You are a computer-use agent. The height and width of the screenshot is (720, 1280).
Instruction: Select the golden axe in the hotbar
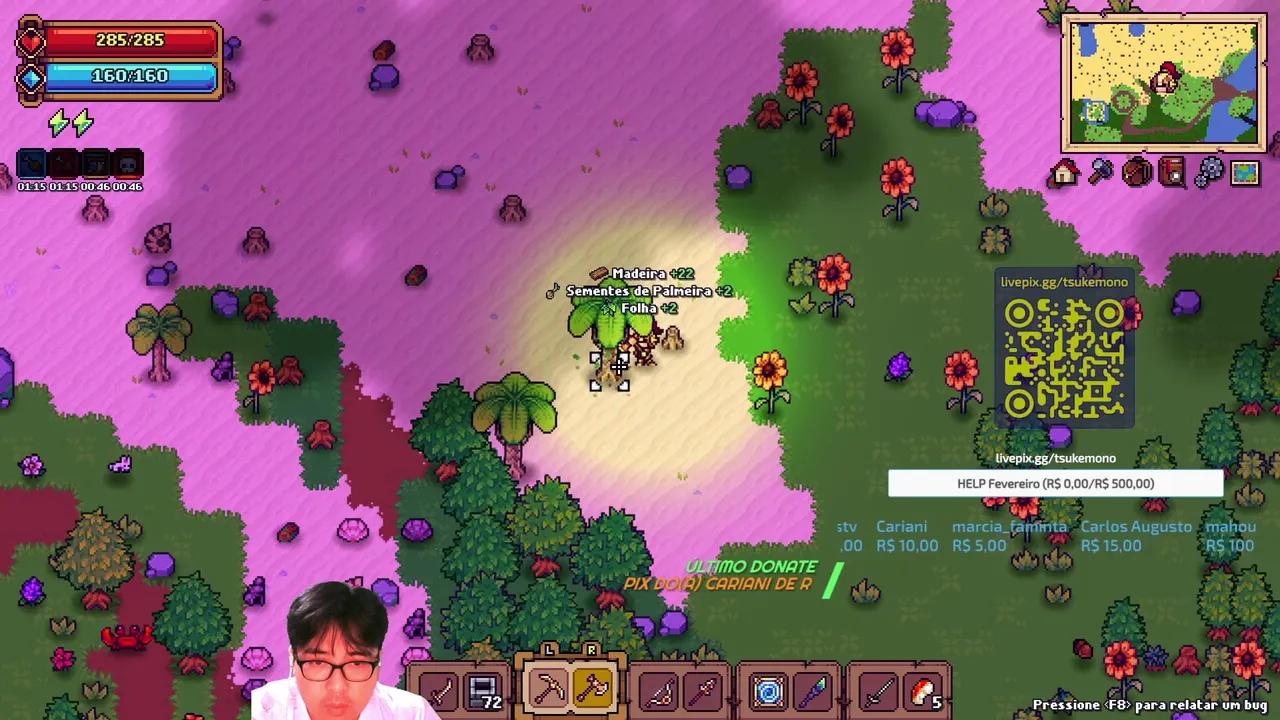pos(593,688)
